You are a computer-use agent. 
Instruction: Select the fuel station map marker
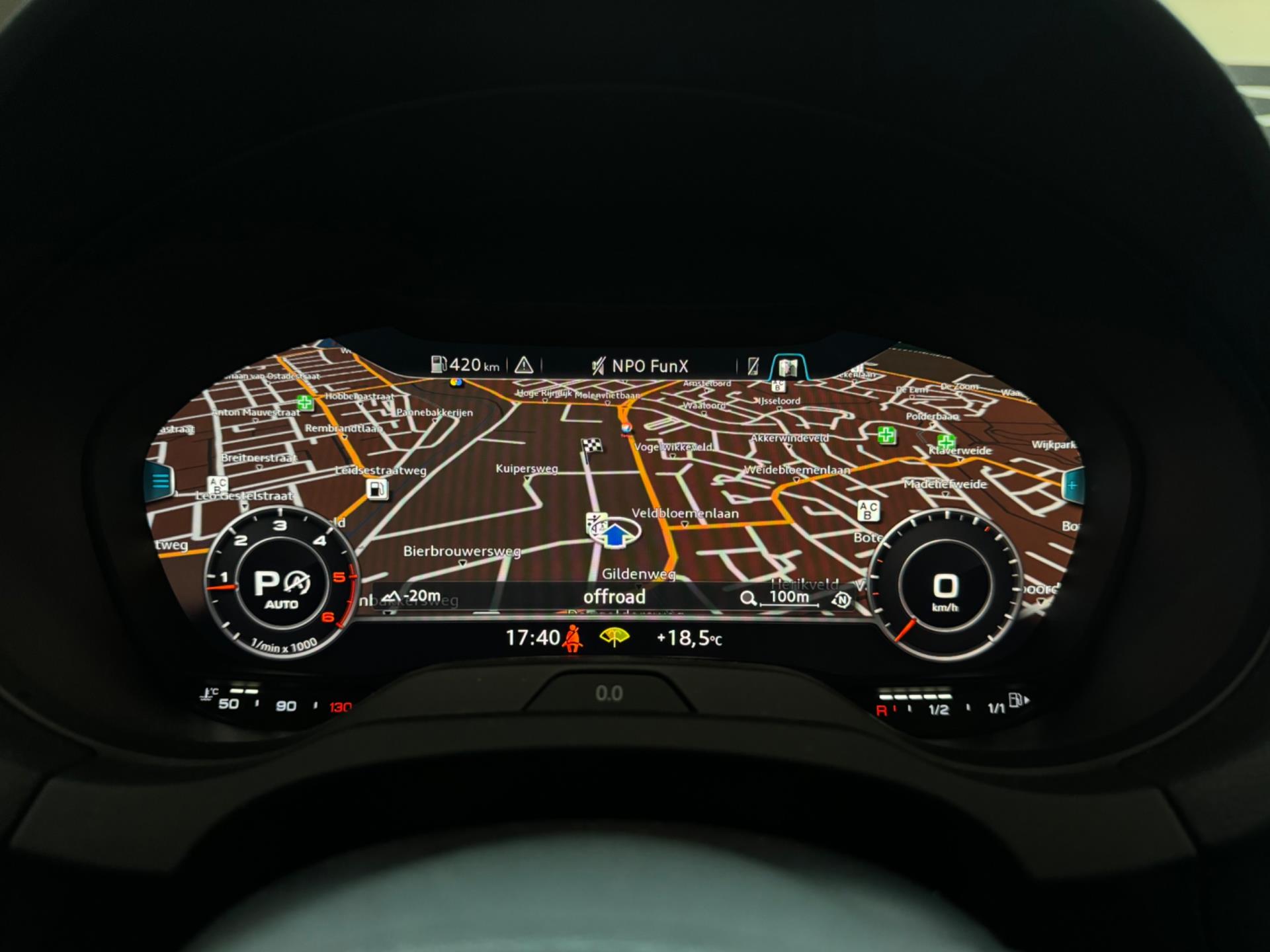[377, 490]
